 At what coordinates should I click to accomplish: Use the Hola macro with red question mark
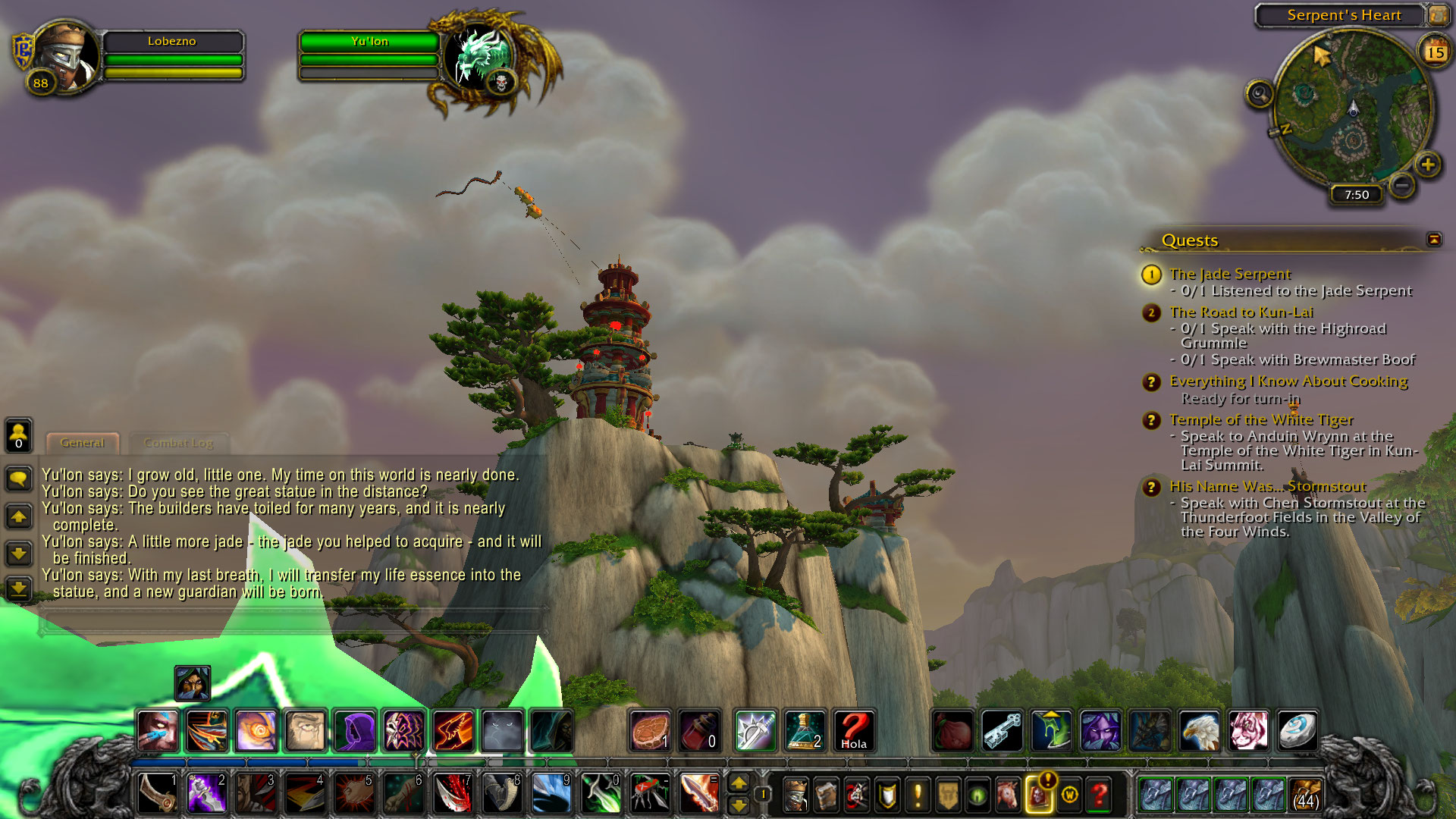(853, 731)
